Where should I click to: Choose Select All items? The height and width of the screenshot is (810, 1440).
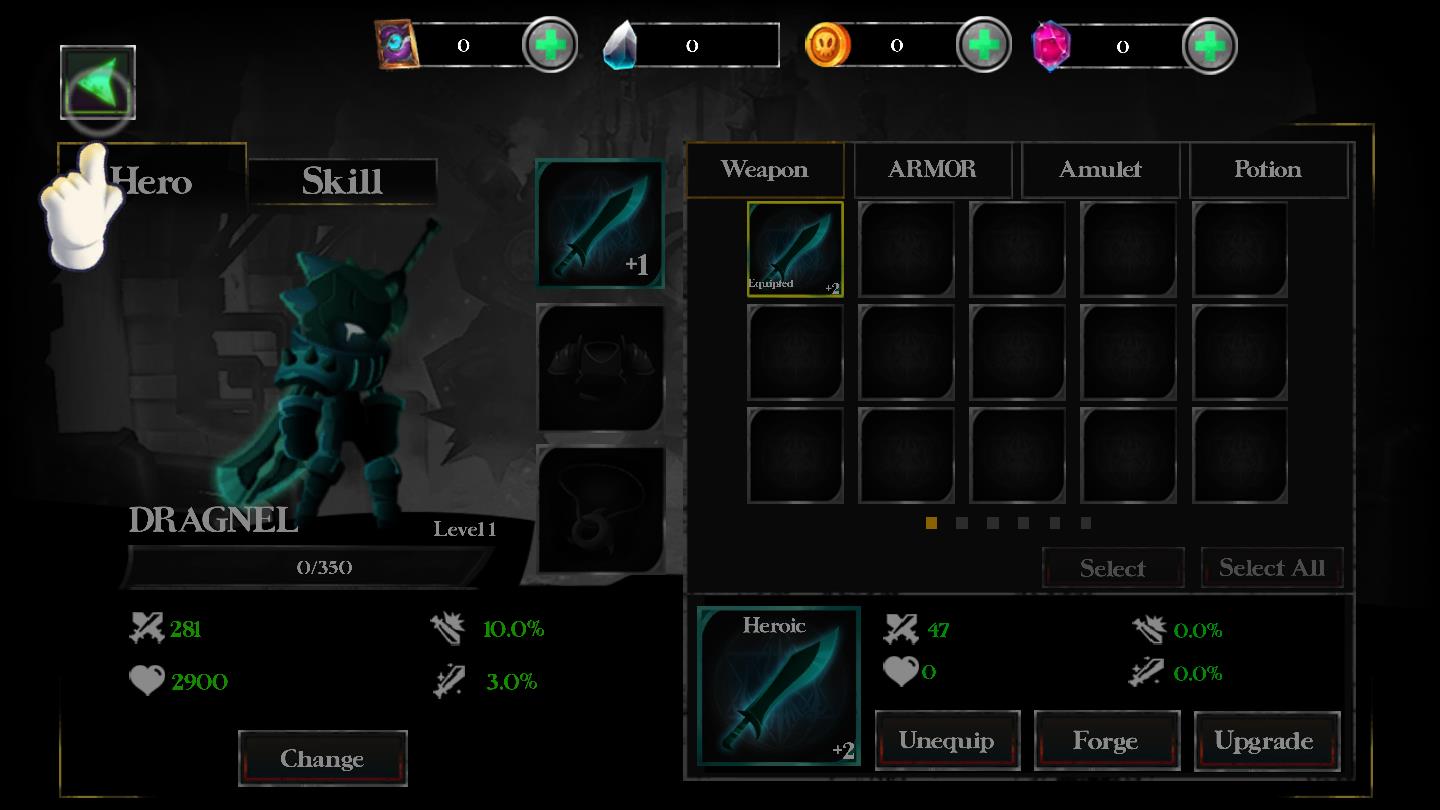coord(1272,568)
